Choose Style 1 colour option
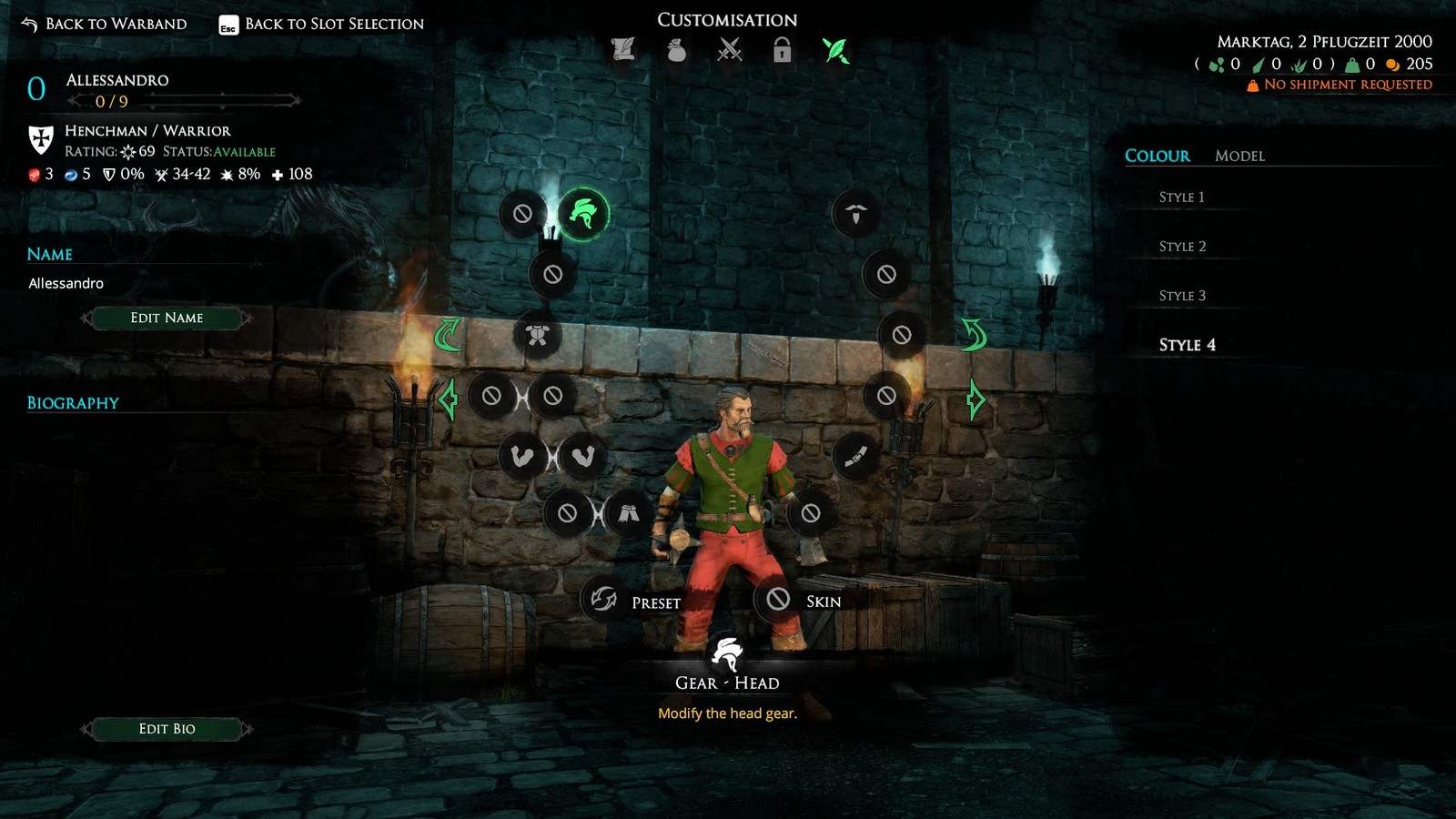The height and width of the screenshot is (819, 1456). pos(1181,197)
